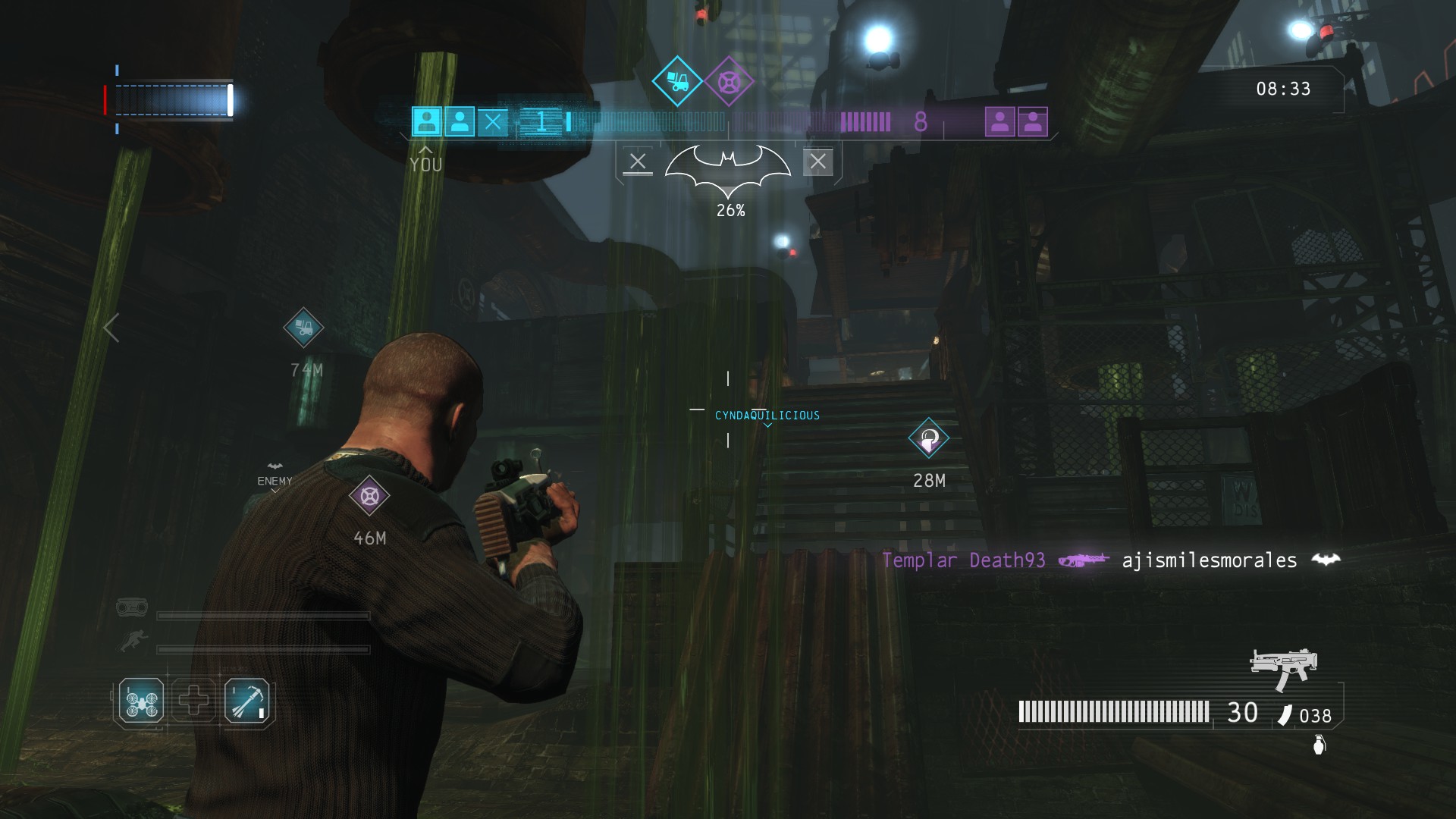Click the waypoint marker labeled 28M
The image size is (1456, 819).
tap(929, 438)
